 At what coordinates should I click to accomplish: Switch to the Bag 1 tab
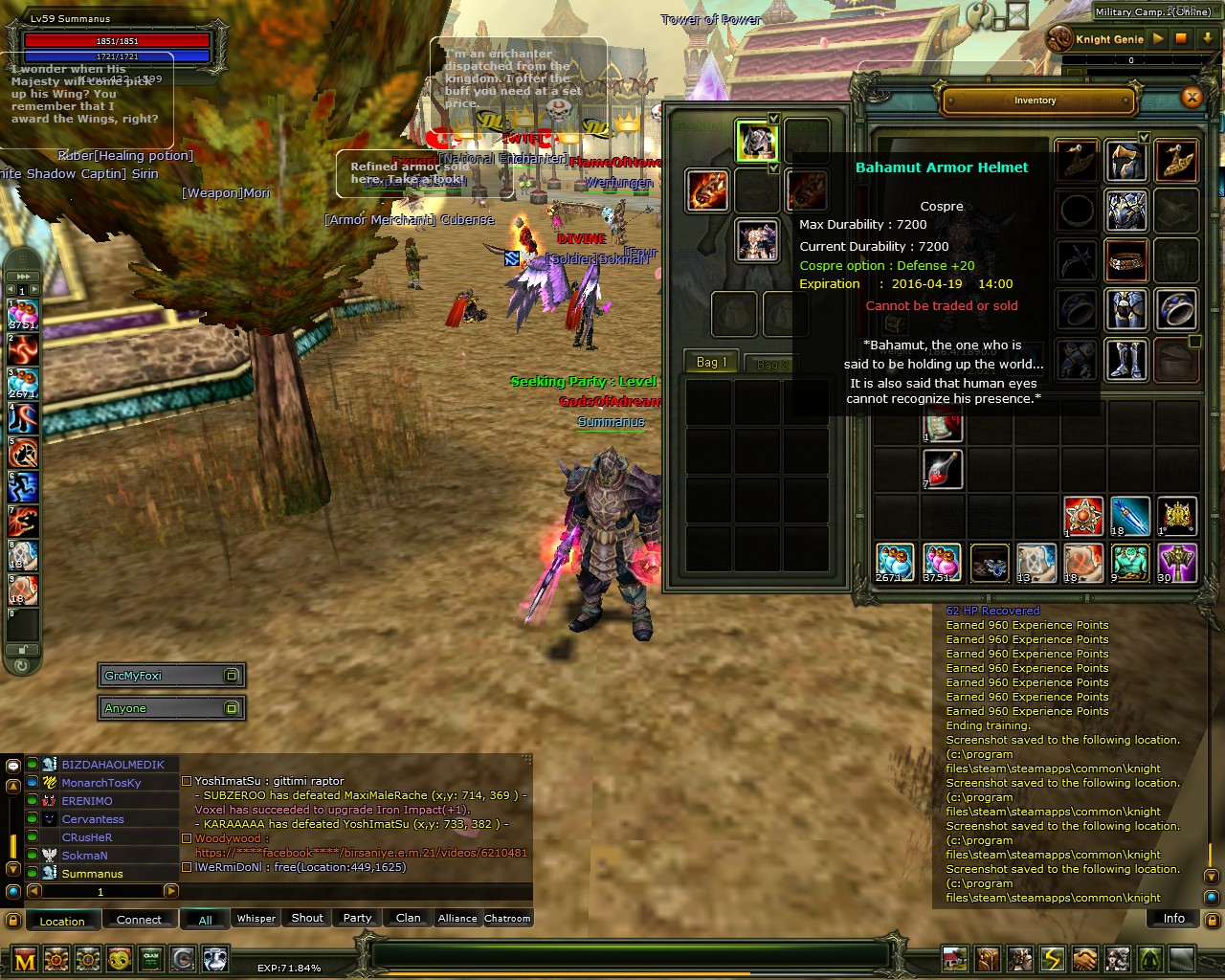coord(711,362)
